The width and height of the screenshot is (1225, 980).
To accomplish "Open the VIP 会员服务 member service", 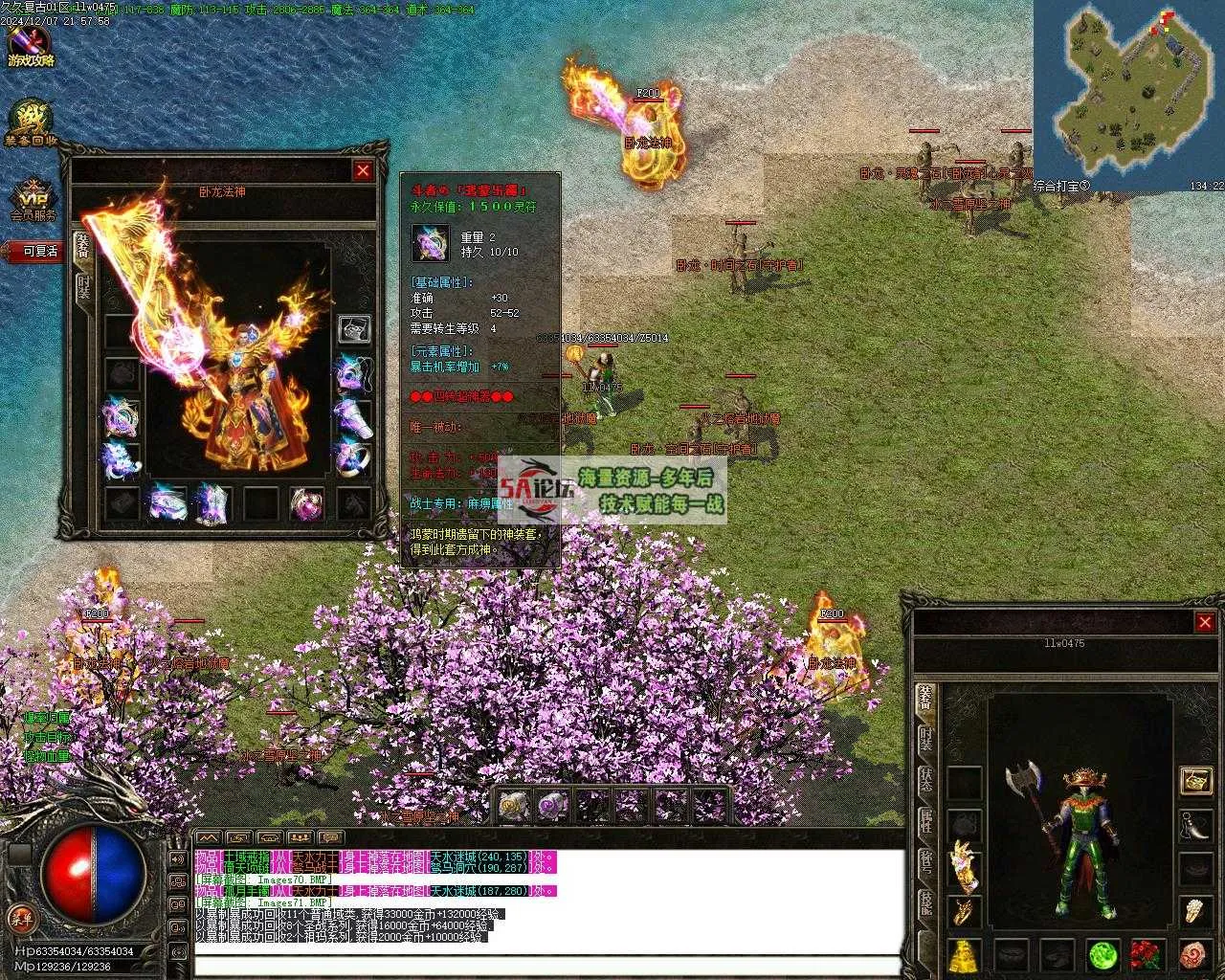I will coord(32,200).
